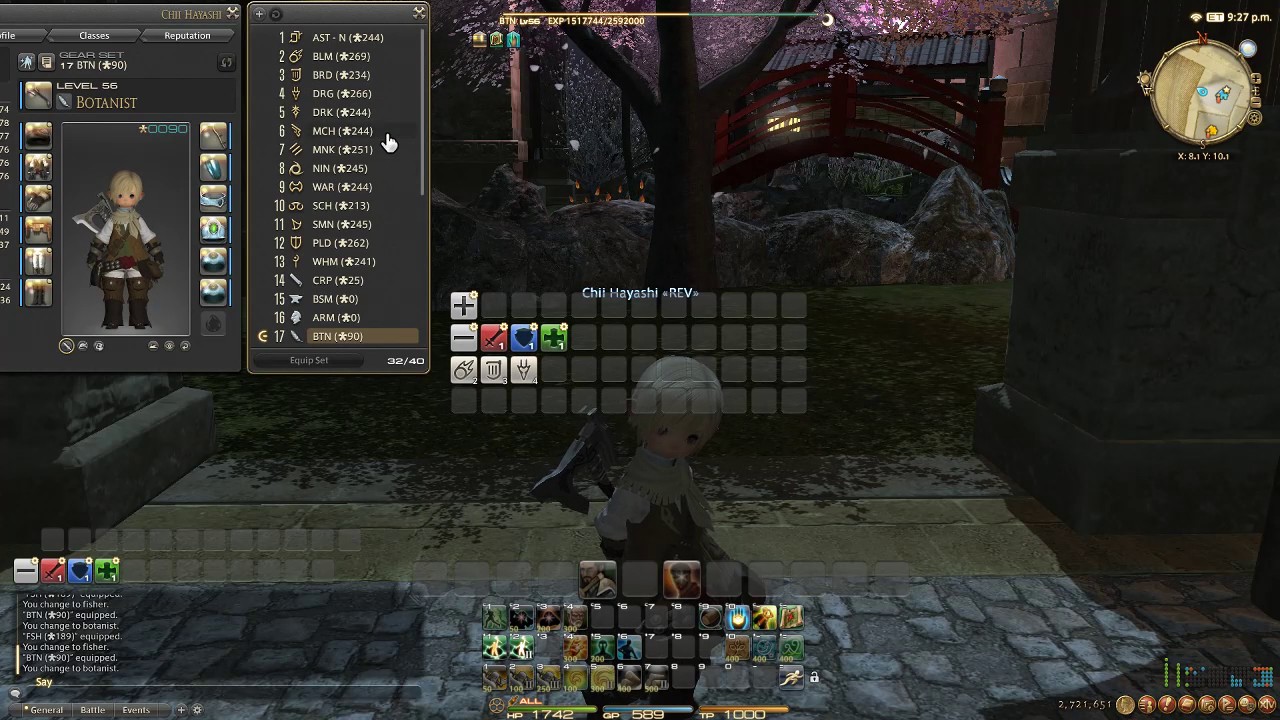Click the gear set update icon
The height and width of the screenshot is (720, 1280).
click(x=226, y=62)
